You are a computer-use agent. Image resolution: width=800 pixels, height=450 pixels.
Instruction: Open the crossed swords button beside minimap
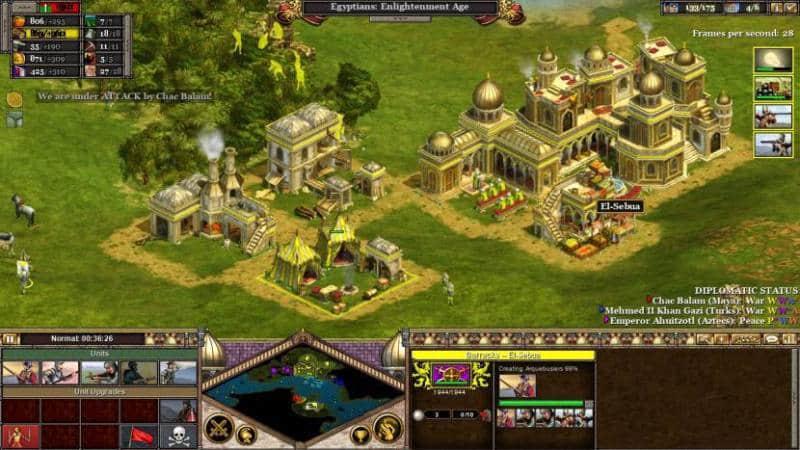point(218,427)
